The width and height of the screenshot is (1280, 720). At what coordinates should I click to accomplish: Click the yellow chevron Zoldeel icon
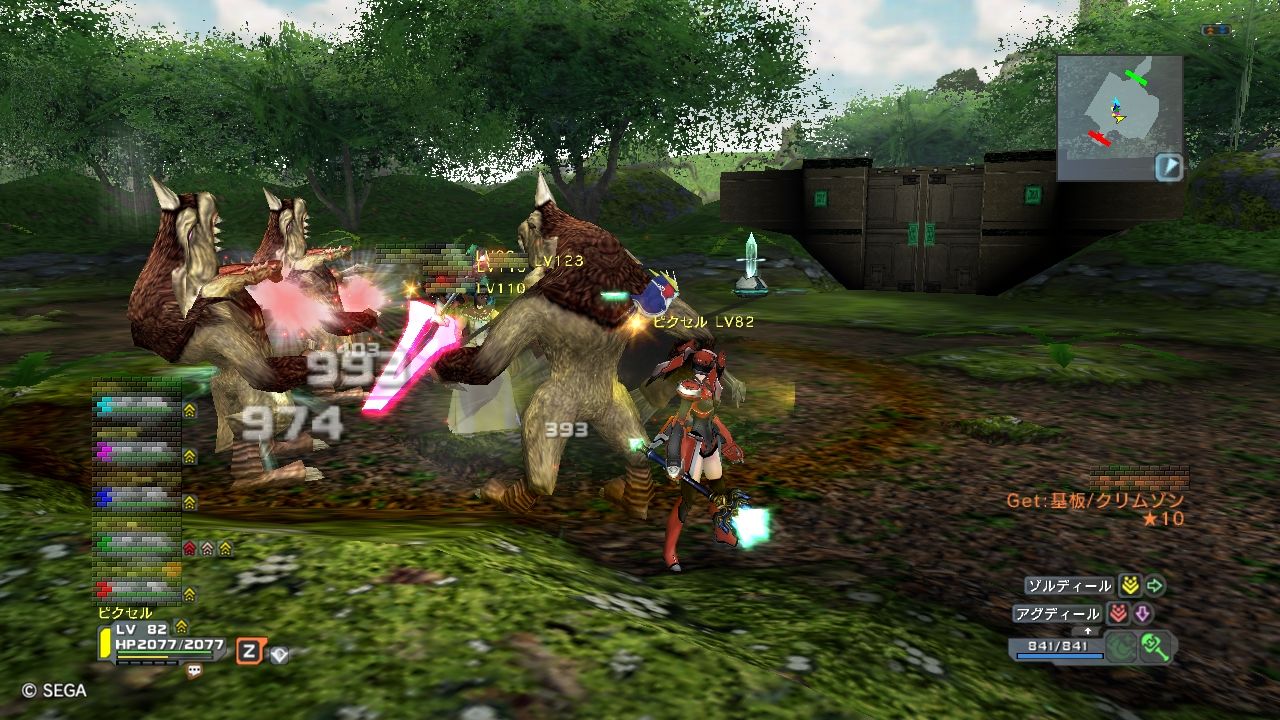[1130, 586]
